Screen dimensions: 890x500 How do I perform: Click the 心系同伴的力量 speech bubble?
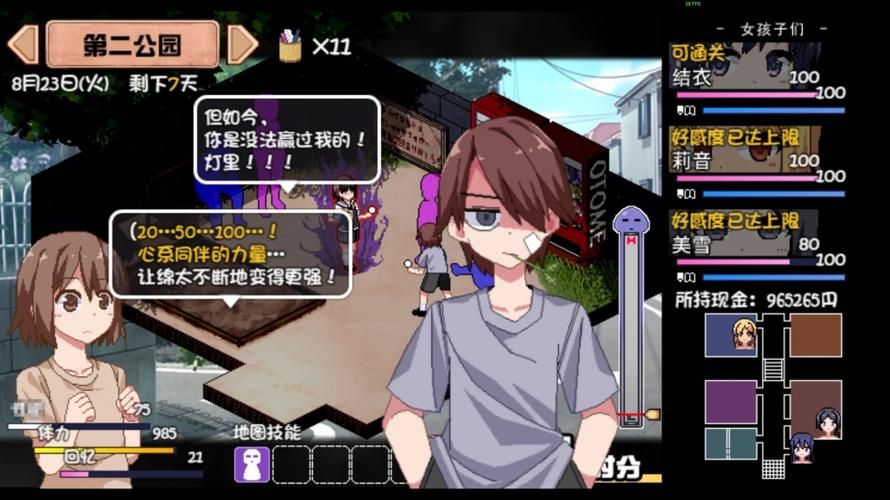[x=231, y=253]
